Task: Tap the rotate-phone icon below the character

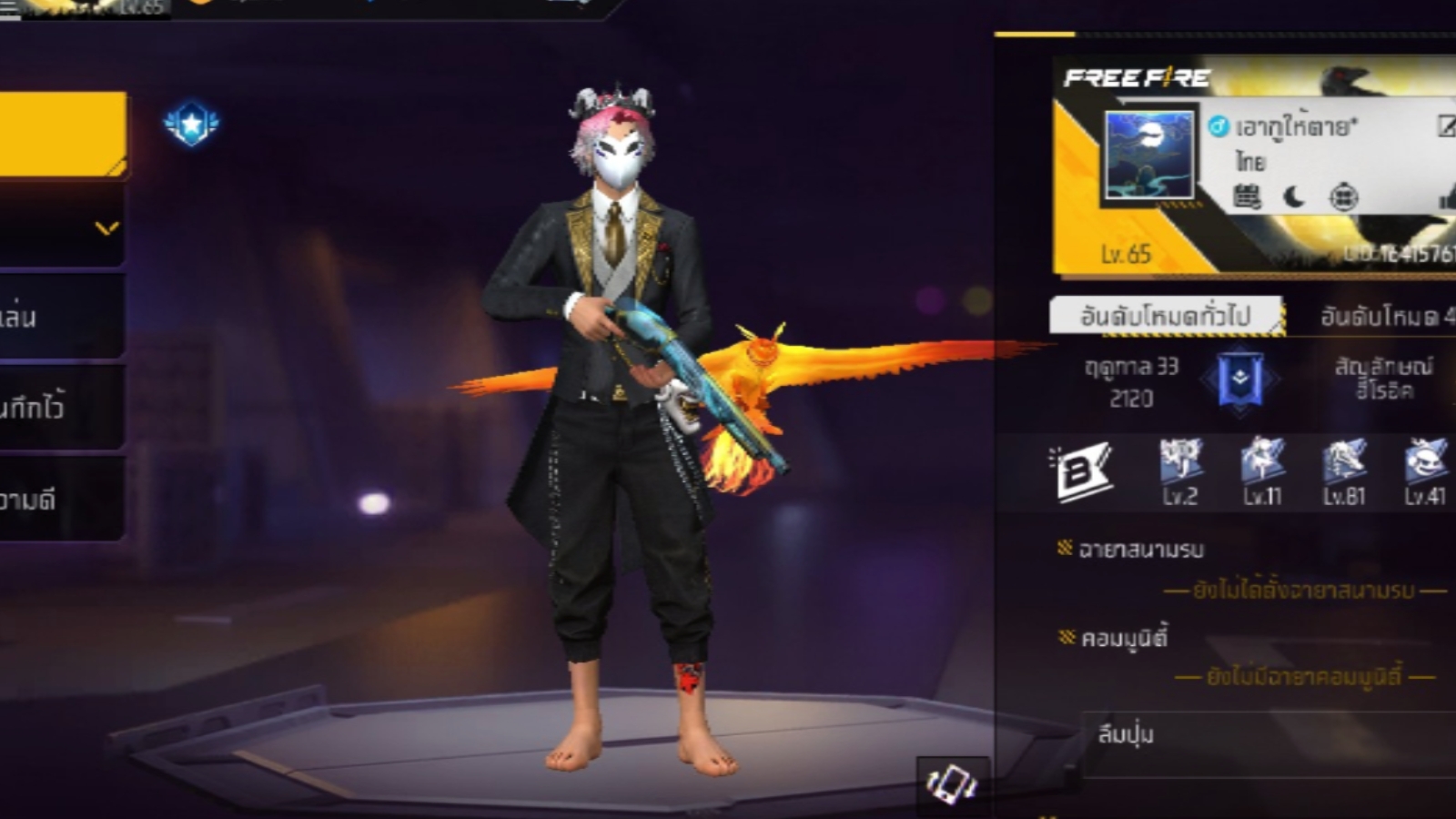Action: pos(951,783)
